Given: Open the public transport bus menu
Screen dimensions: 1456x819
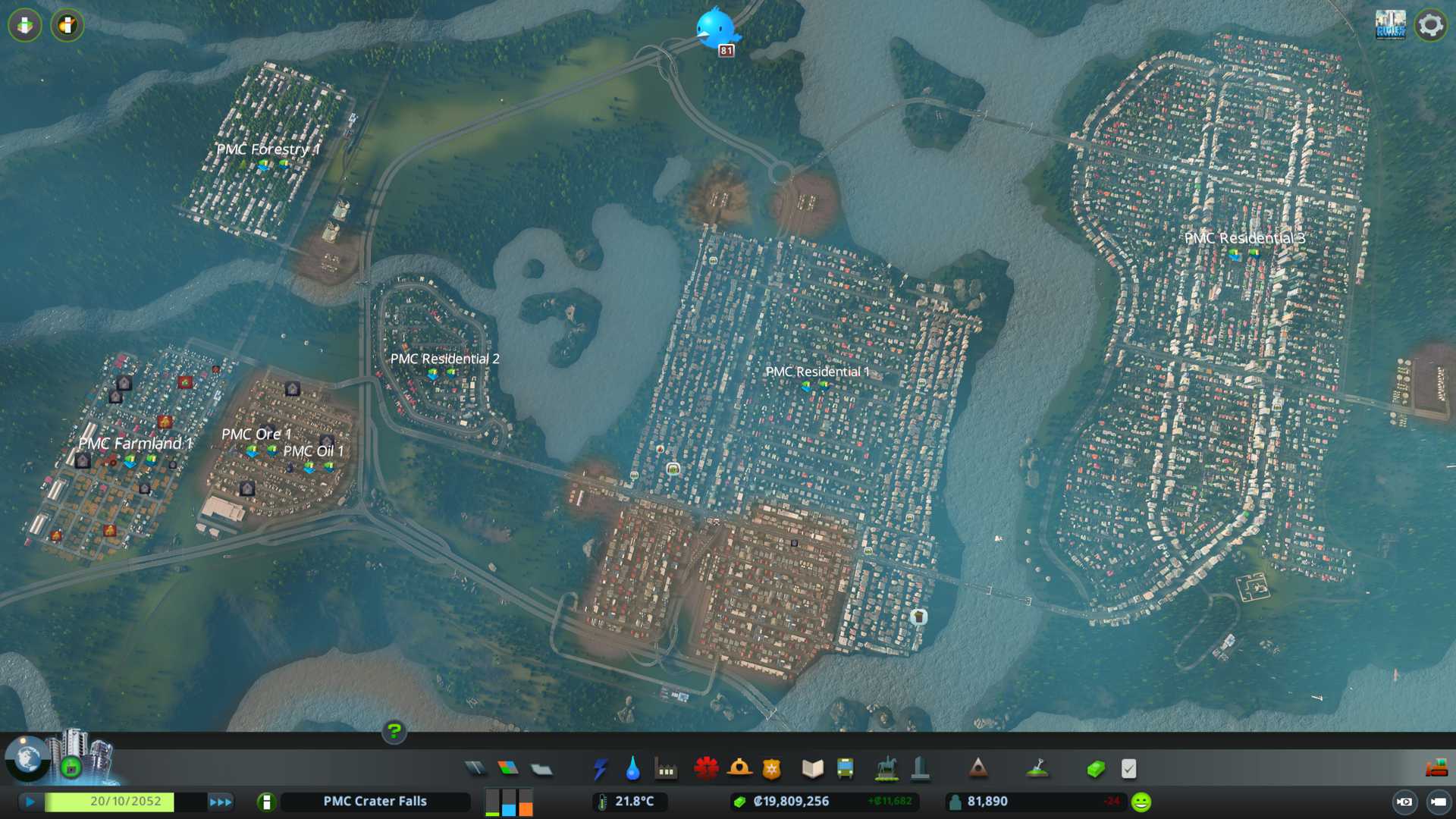Looking at the screenshot, I should click(x=846, y=769).
